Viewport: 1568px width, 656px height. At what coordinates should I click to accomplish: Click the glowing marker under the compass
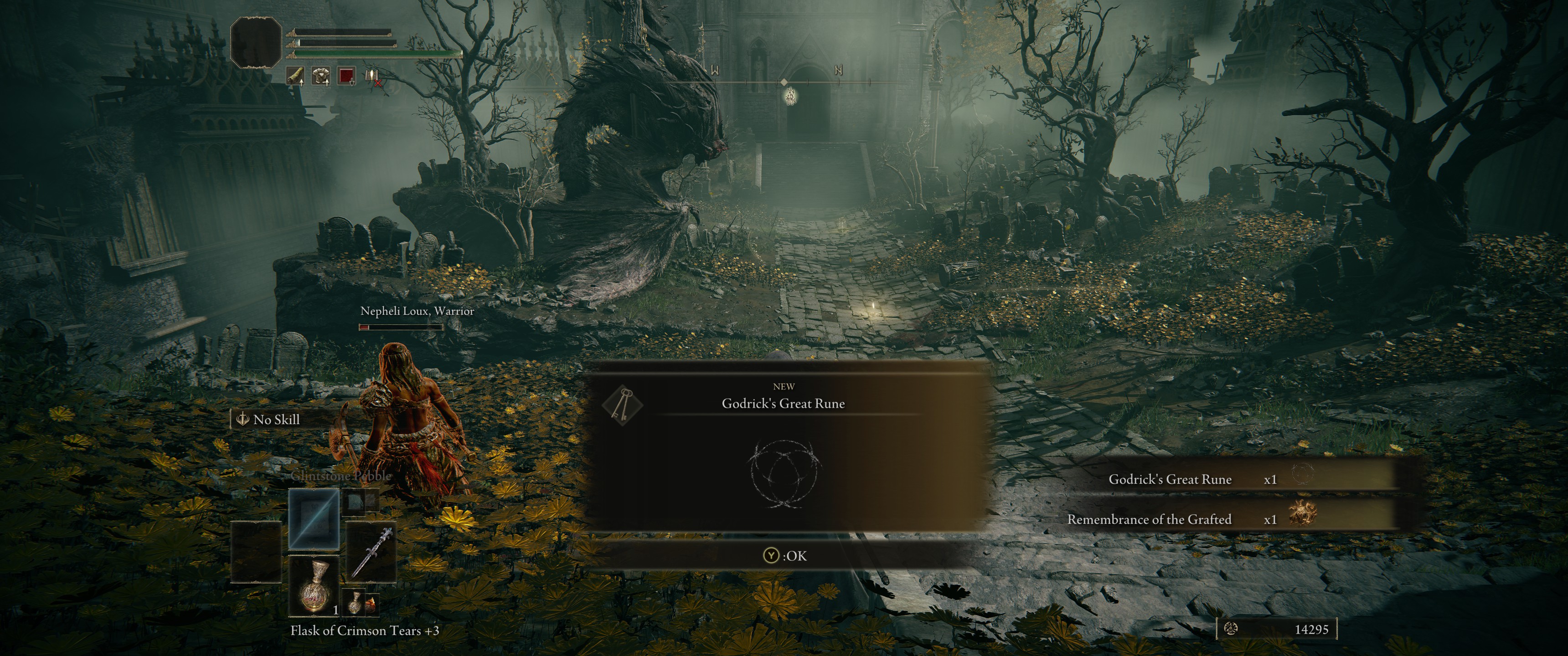tap(789, 96)
